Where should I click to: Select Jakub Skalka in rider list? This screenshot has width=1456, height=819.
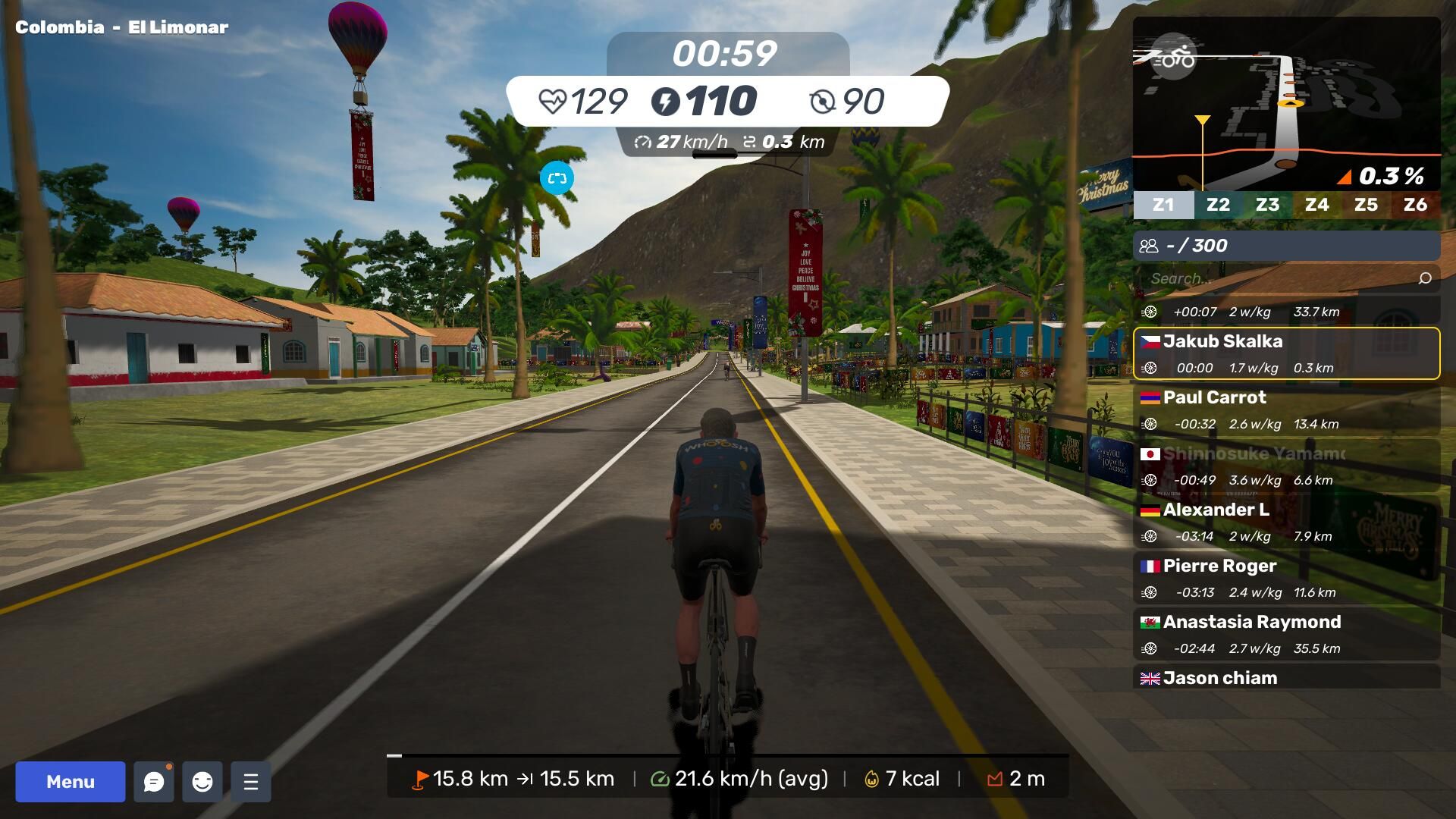(1286, 353)
